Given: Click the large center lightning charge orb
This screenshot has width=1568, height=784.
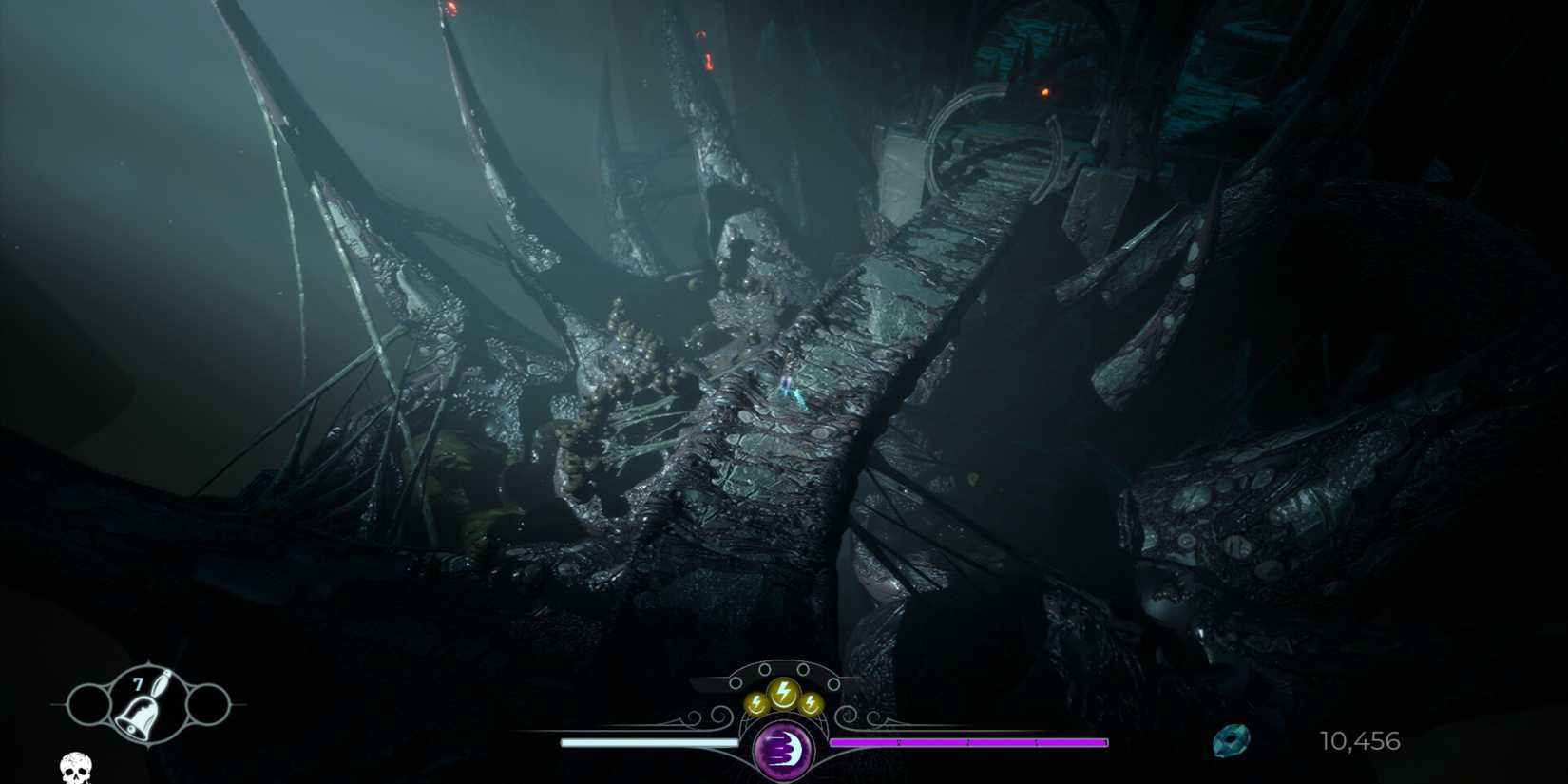Looking at the screenshot, I should pyautogui.click(x=784, y=692).
